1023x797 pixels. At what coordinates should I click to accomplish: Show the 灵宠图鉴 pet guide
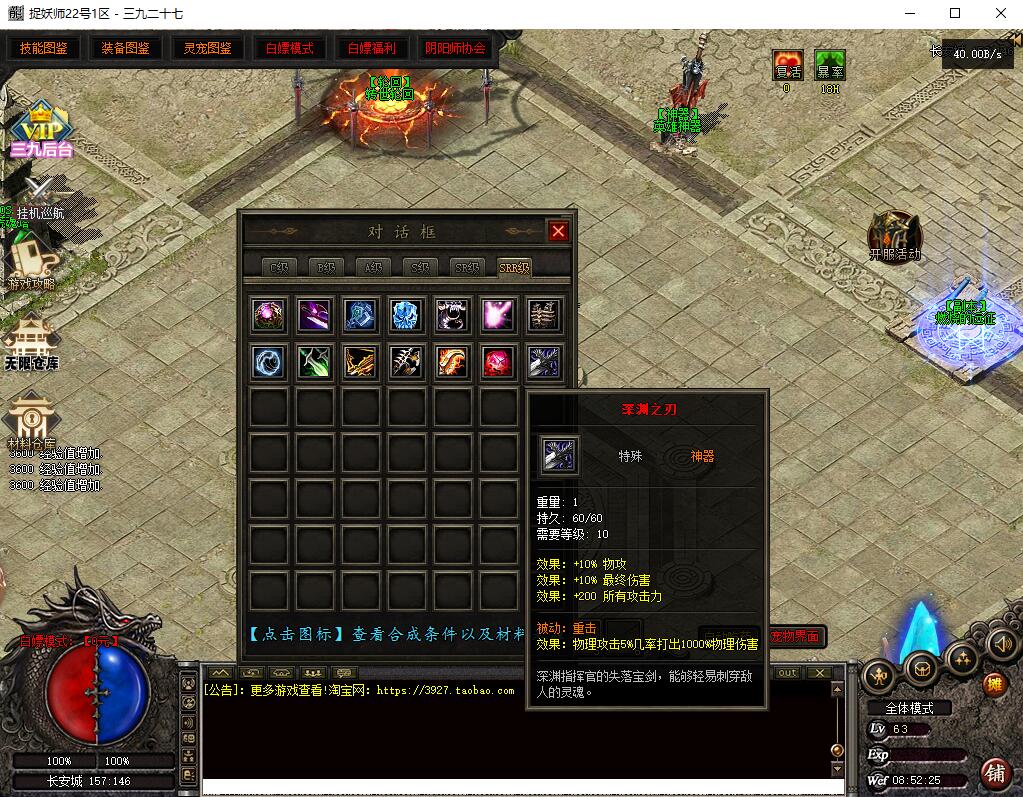(x=207, y=48)
